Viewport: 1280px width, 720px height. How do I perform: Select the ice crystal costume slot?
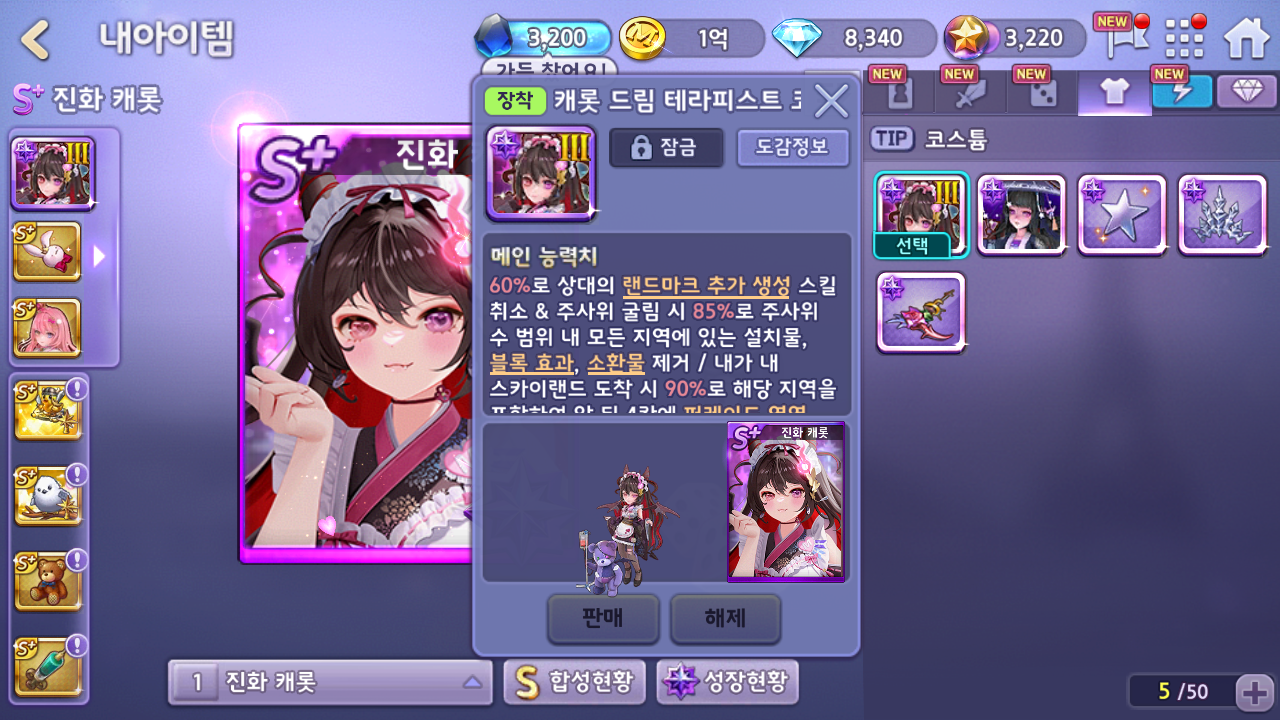click(1222, 215)
